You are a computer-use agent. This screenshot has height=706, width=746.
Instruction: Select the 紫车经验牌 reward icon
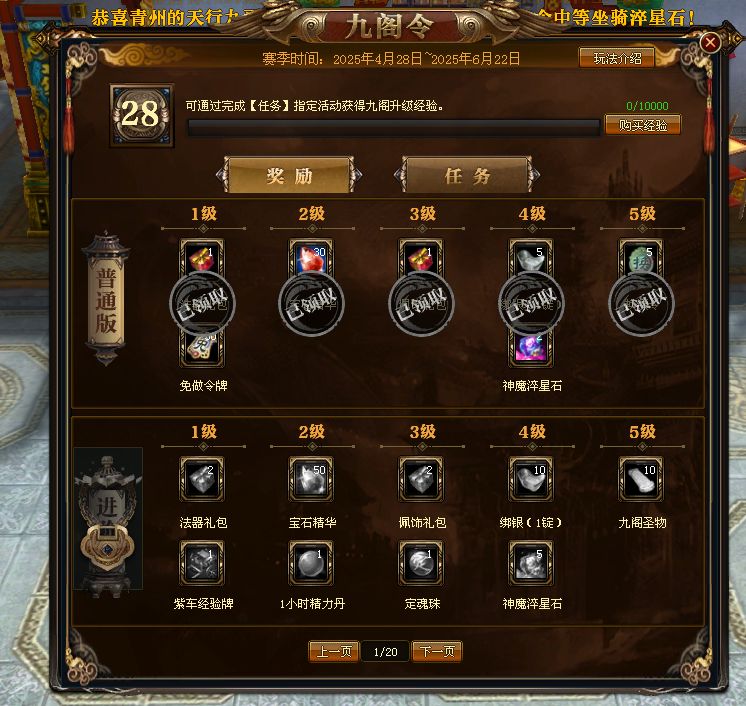click(202, 563)
